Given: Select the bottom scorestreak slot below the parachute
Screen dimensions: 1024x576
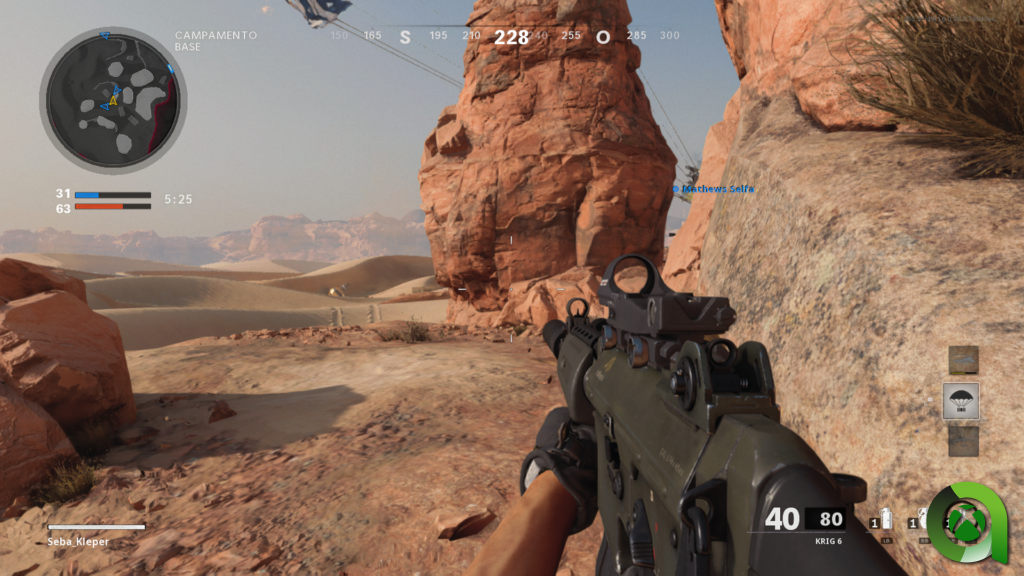Looking at the screenshot, I should click(963, 441).
